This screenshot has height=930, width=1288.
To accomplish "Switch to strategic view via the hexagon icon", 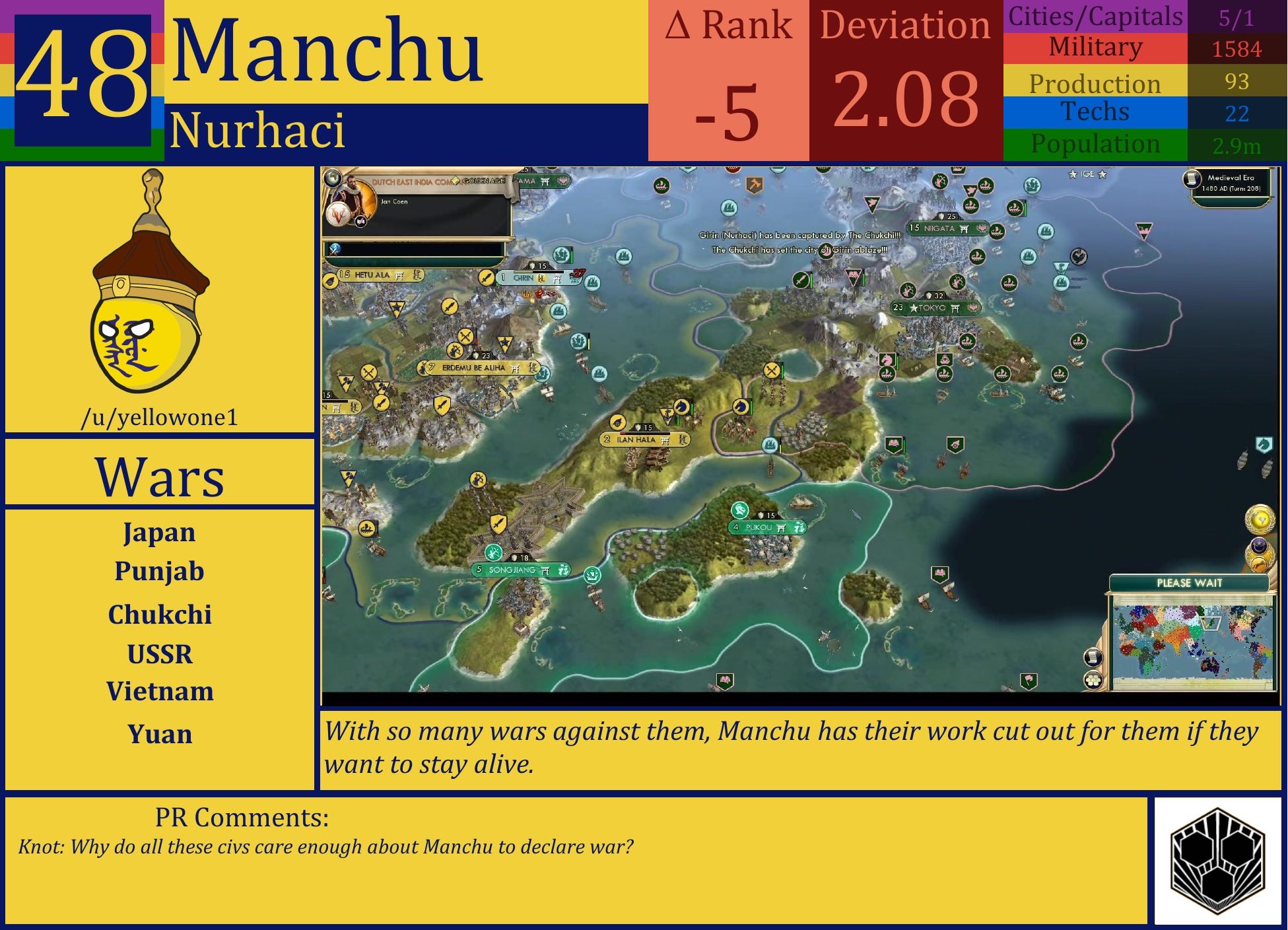I will (x=1093, y=681).
